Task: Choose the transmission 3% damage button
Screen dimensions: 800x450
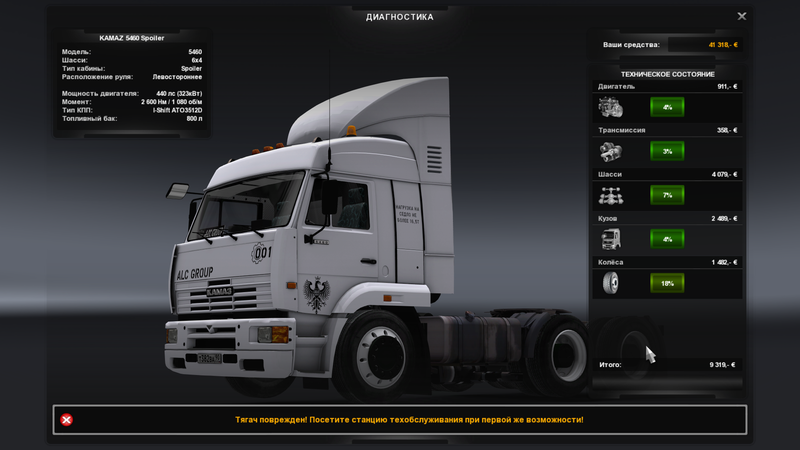Action: coord(666,151)
